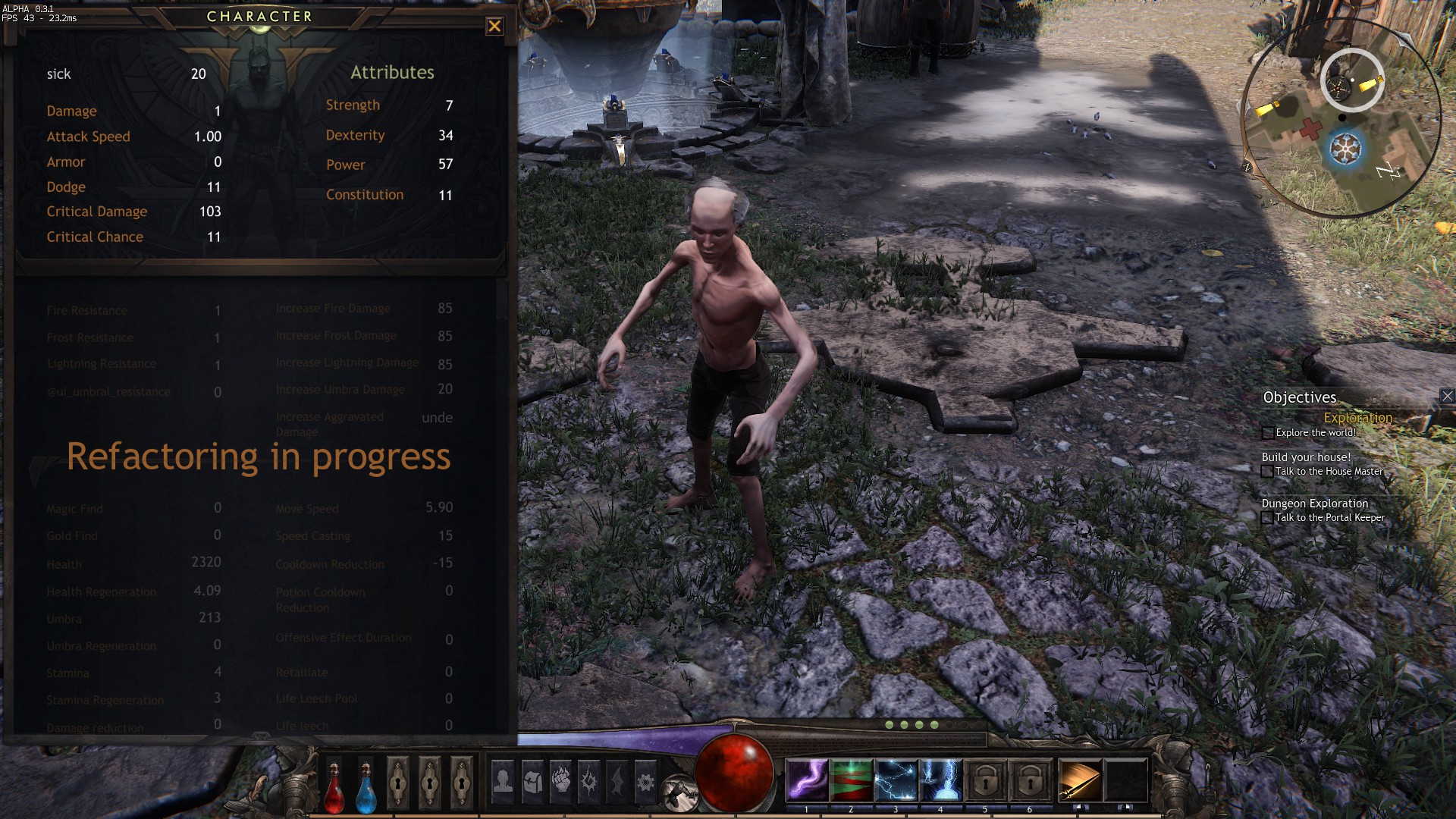
Task: Close the Objectives tracker
Action: tap(1447, 396)
